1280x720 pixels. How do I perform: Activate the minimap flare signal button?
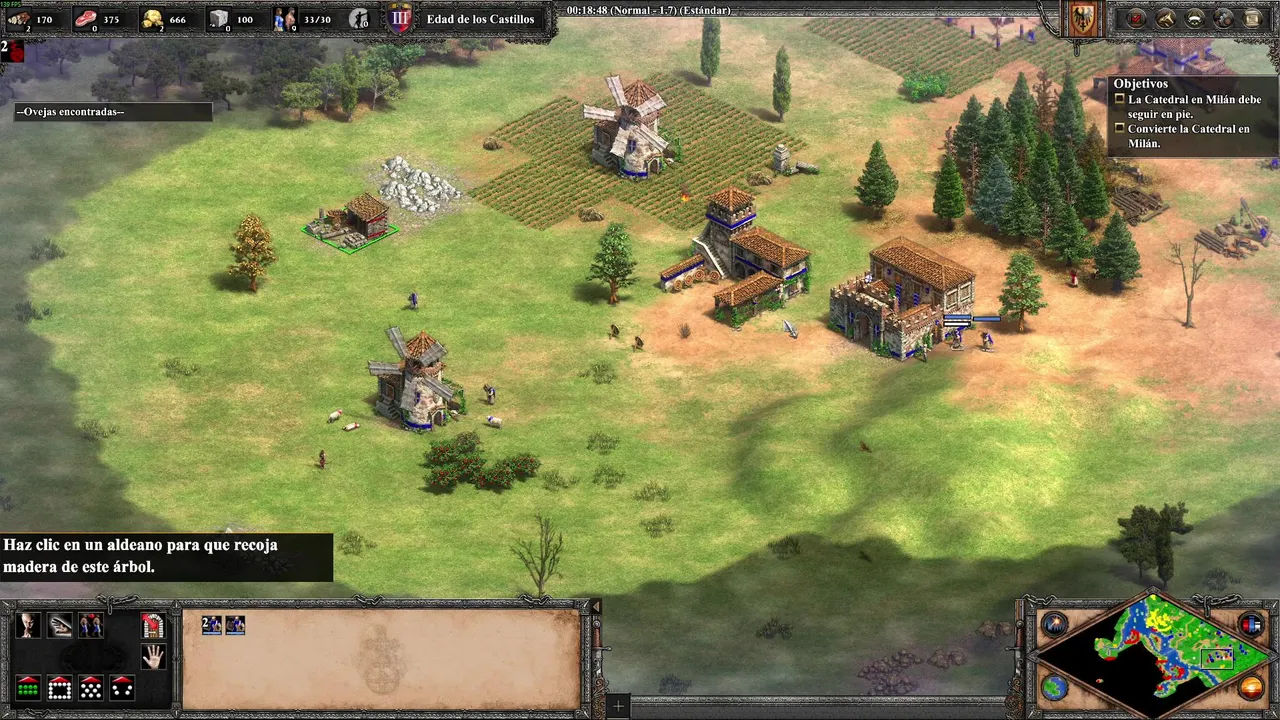(1053, 625)
